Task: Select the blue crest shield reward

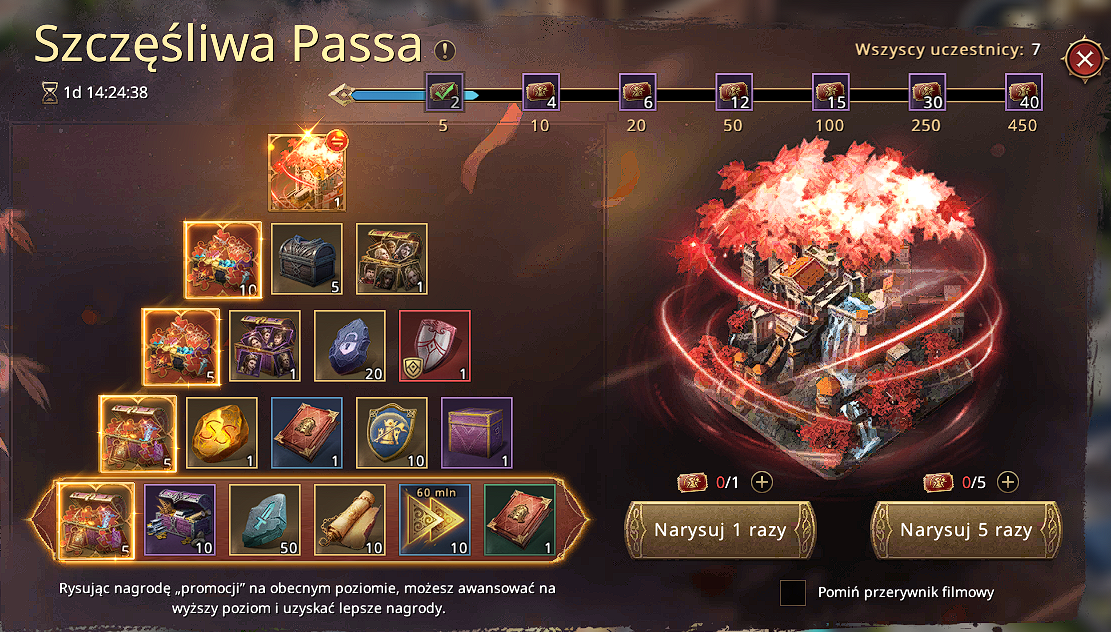Action: pos(392,433)
